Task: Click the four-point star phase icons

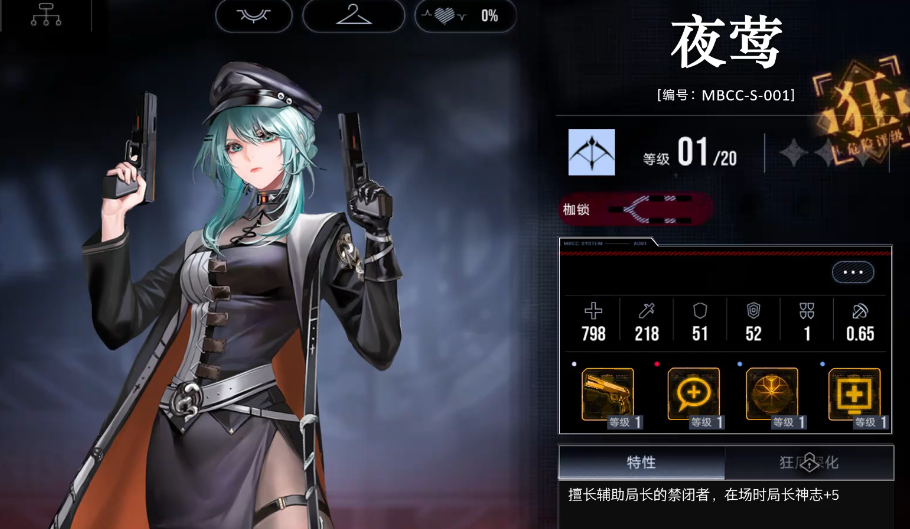Action: tap(809, 153)
